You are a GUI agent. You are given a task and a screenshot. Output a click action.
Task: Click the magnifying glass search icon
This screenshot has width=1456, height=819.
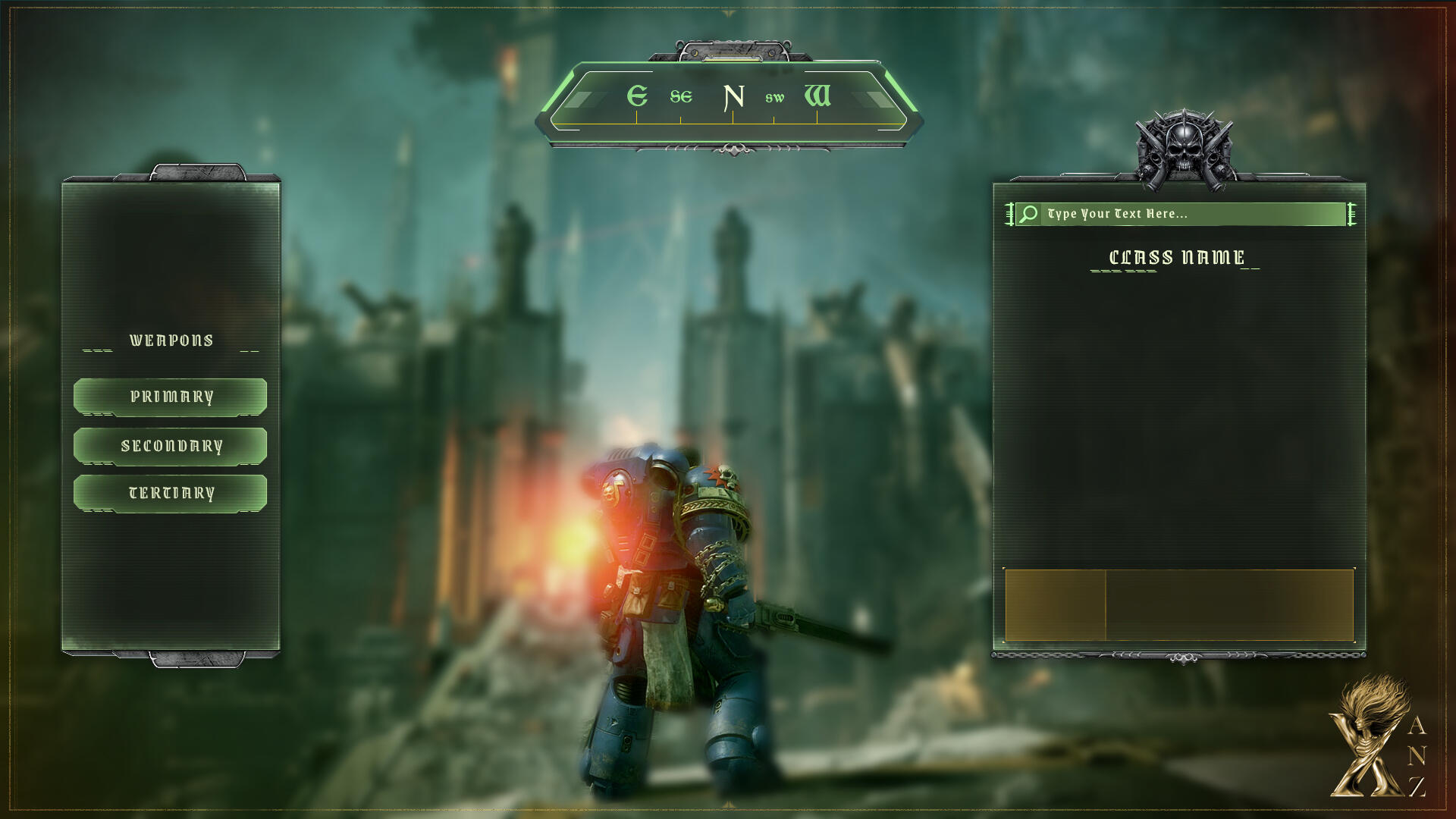(1028, 214)
